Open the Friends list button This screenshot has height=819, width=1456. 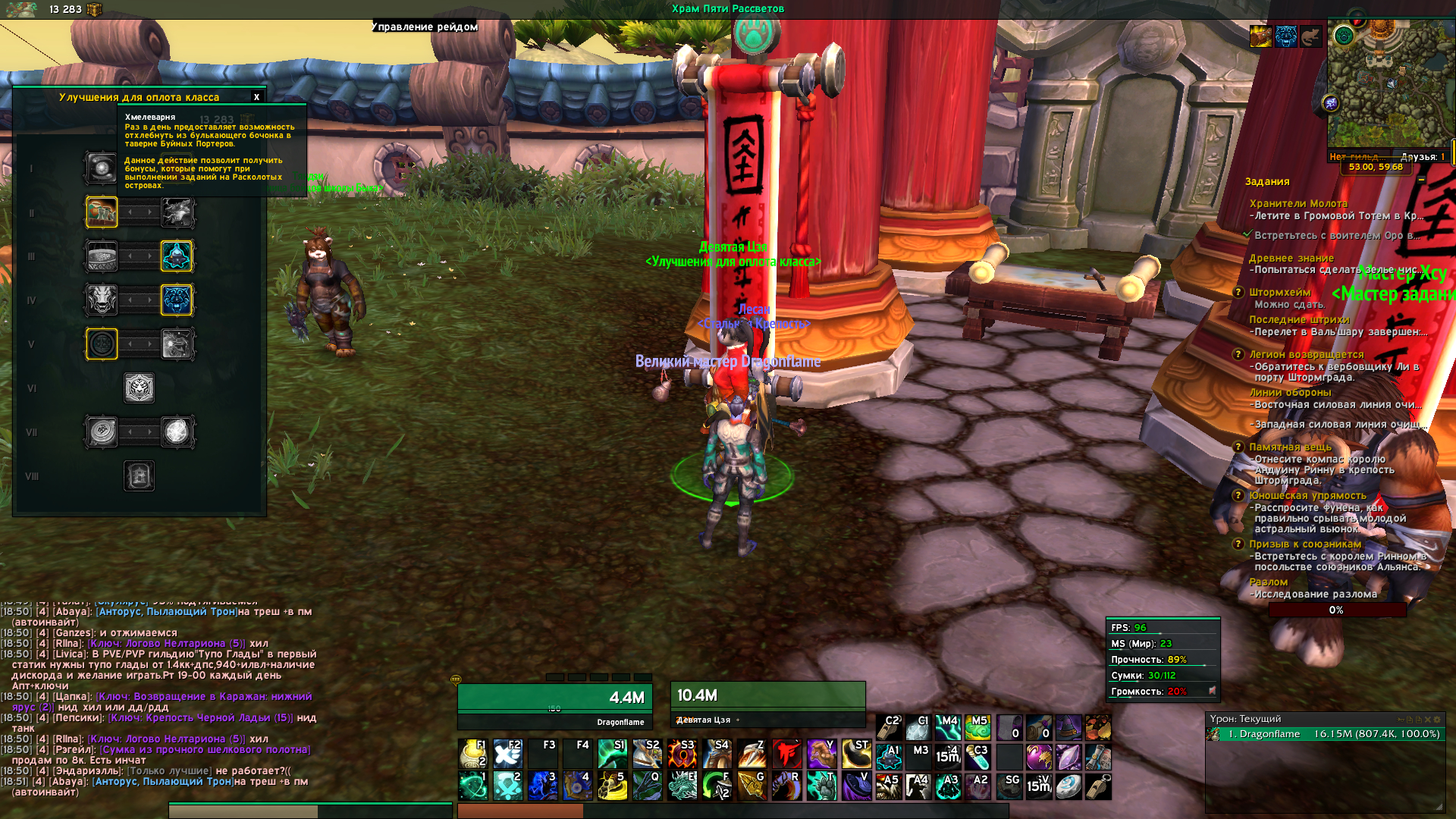[1422, 157]
